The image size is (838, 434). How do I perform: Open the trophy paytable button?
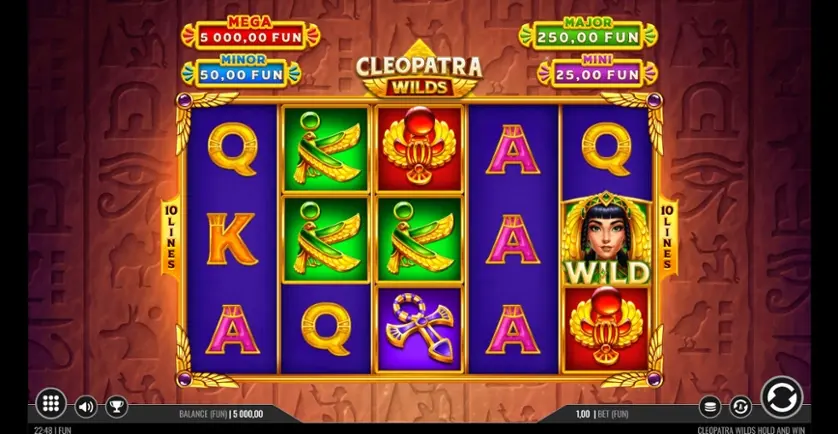coord(116,406)
